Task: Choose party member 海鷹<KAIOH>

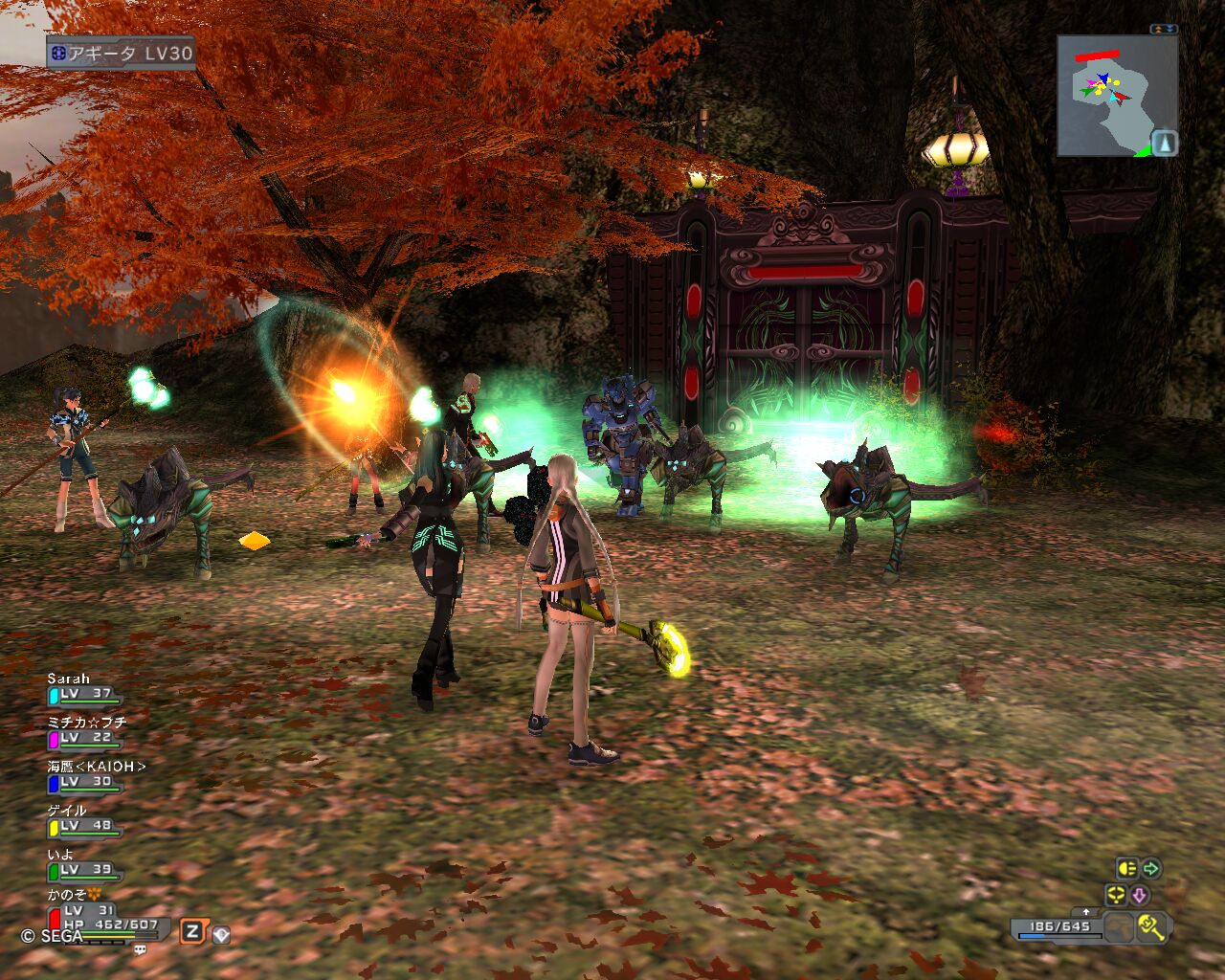Action: click(84, 777)
